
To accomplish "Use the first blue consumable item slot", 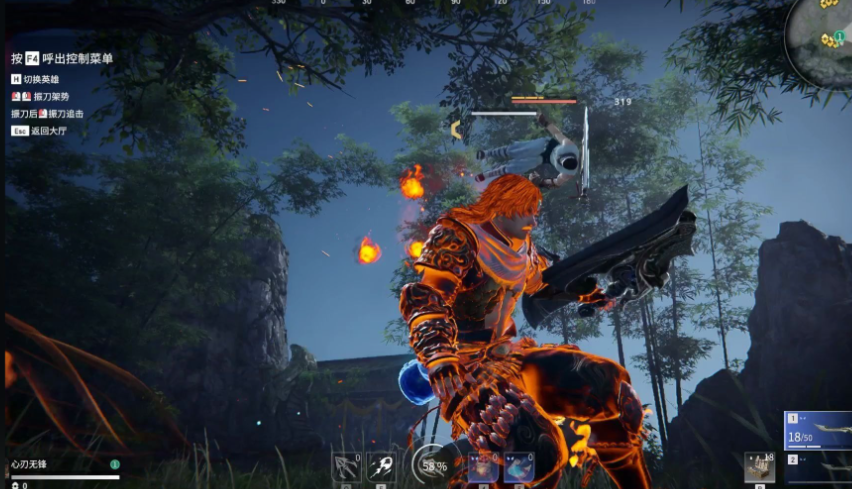I will [x=484, y=468].
